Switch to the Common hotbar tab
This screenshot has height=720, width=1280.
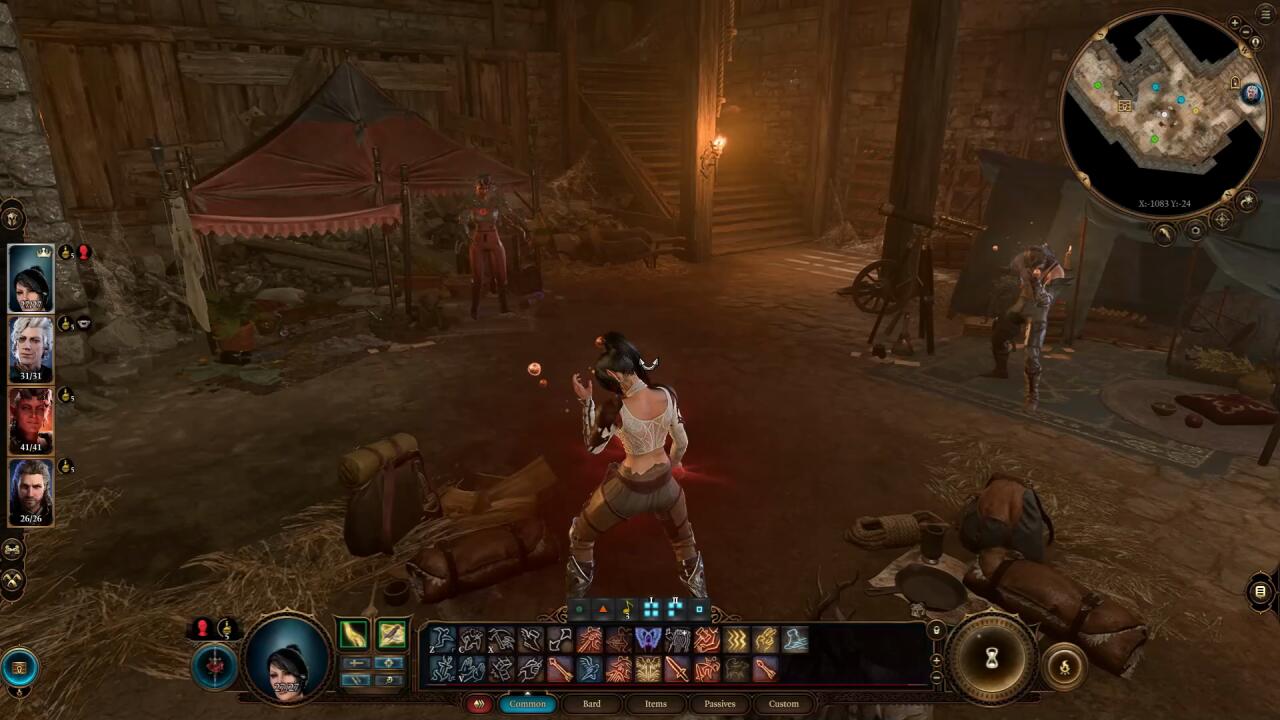click(527, 704)
